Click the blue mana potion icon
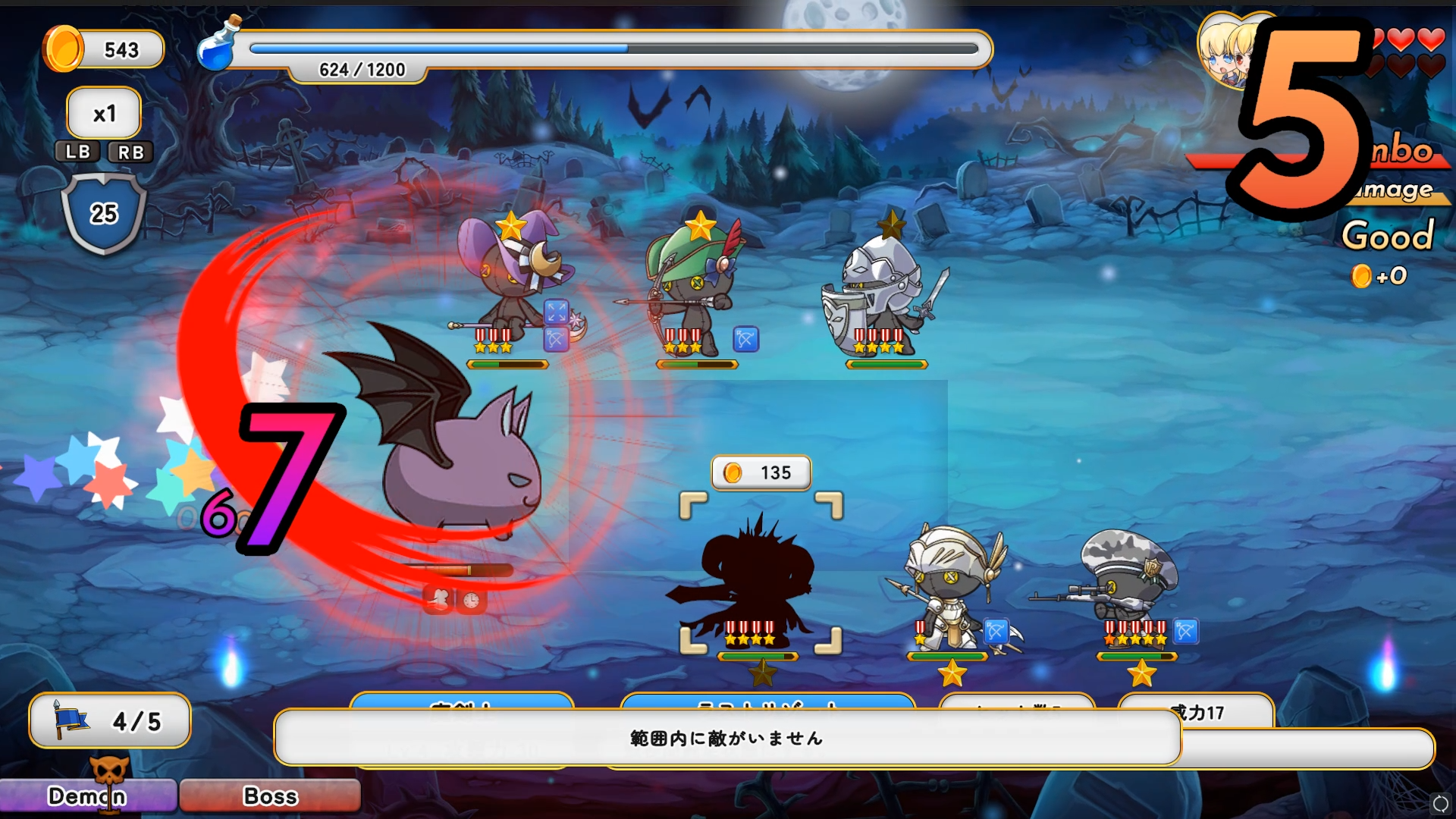This screenshot has height=819, width=1456. point(217,45)
